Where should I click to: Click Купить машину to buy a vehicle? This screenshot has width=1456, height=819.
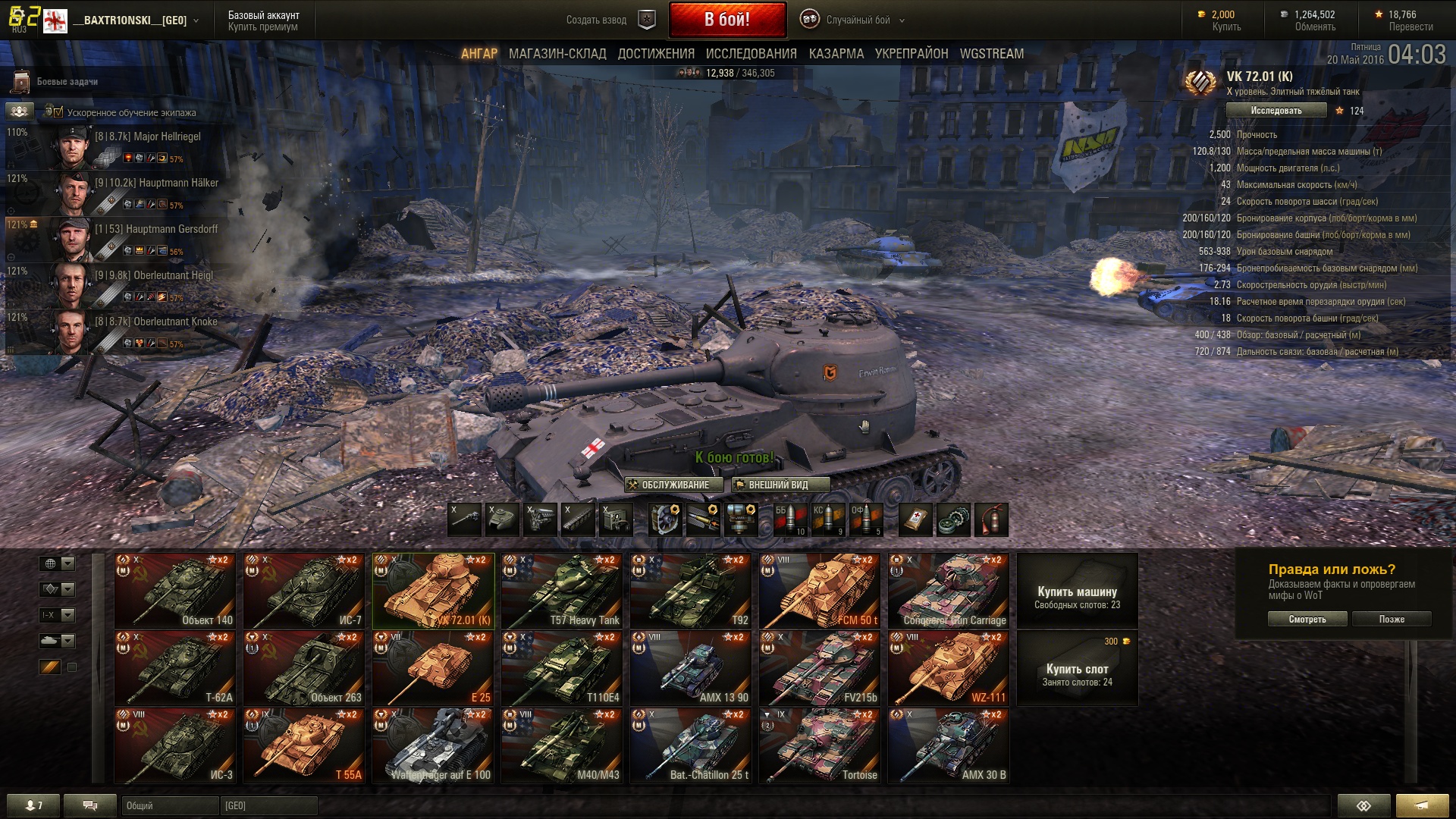1077,597
